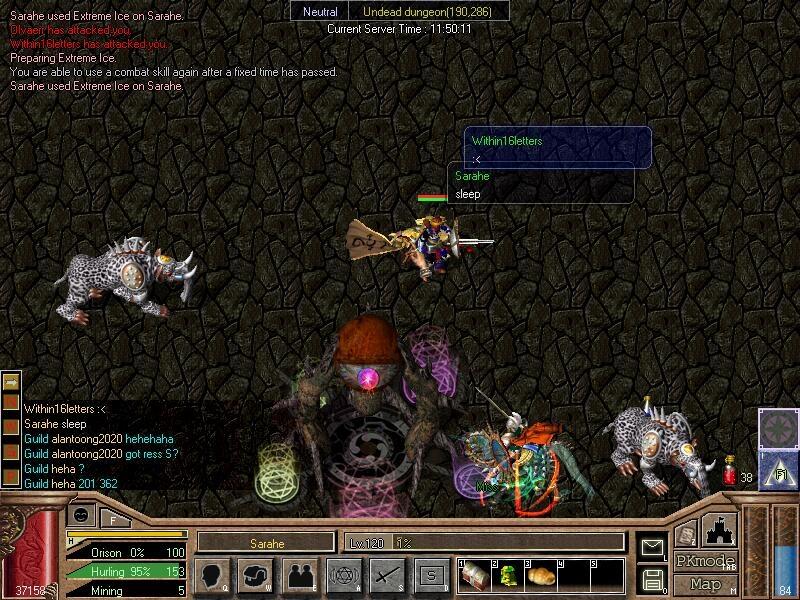Click the arrow button atop the chat filters

(x=11, y=381)
